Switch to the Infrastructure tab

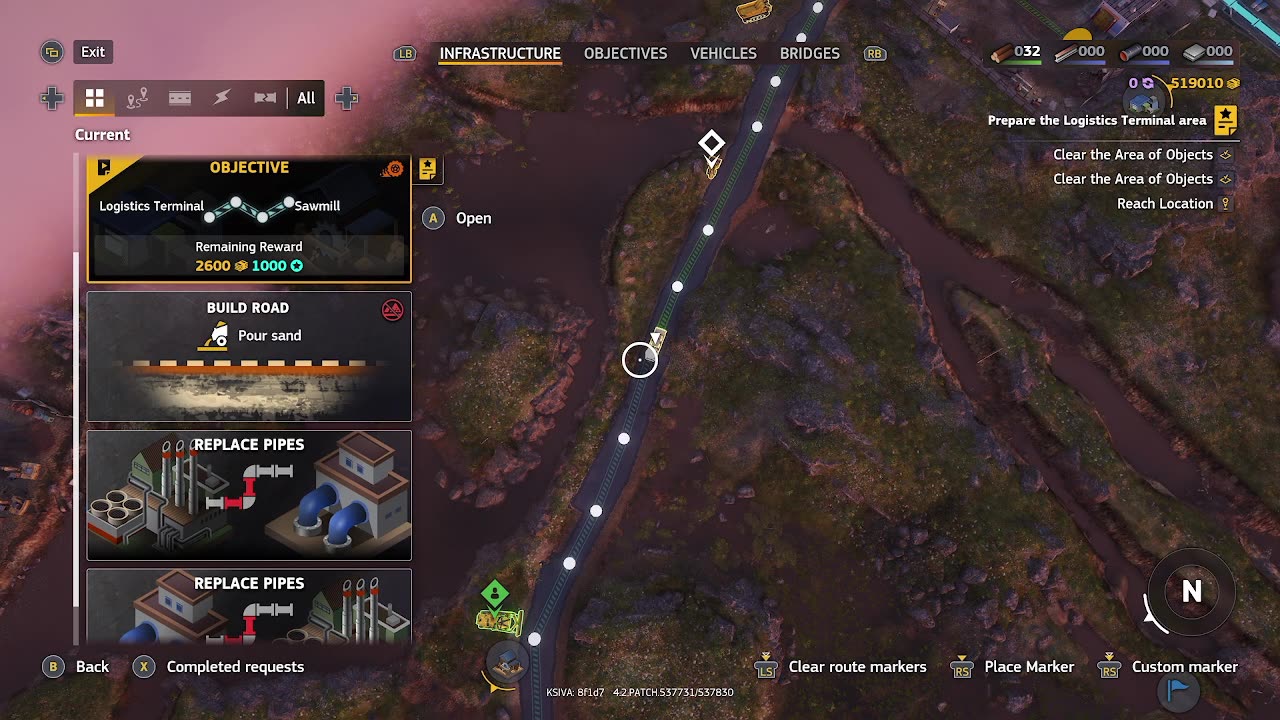[x=500, y=53]
